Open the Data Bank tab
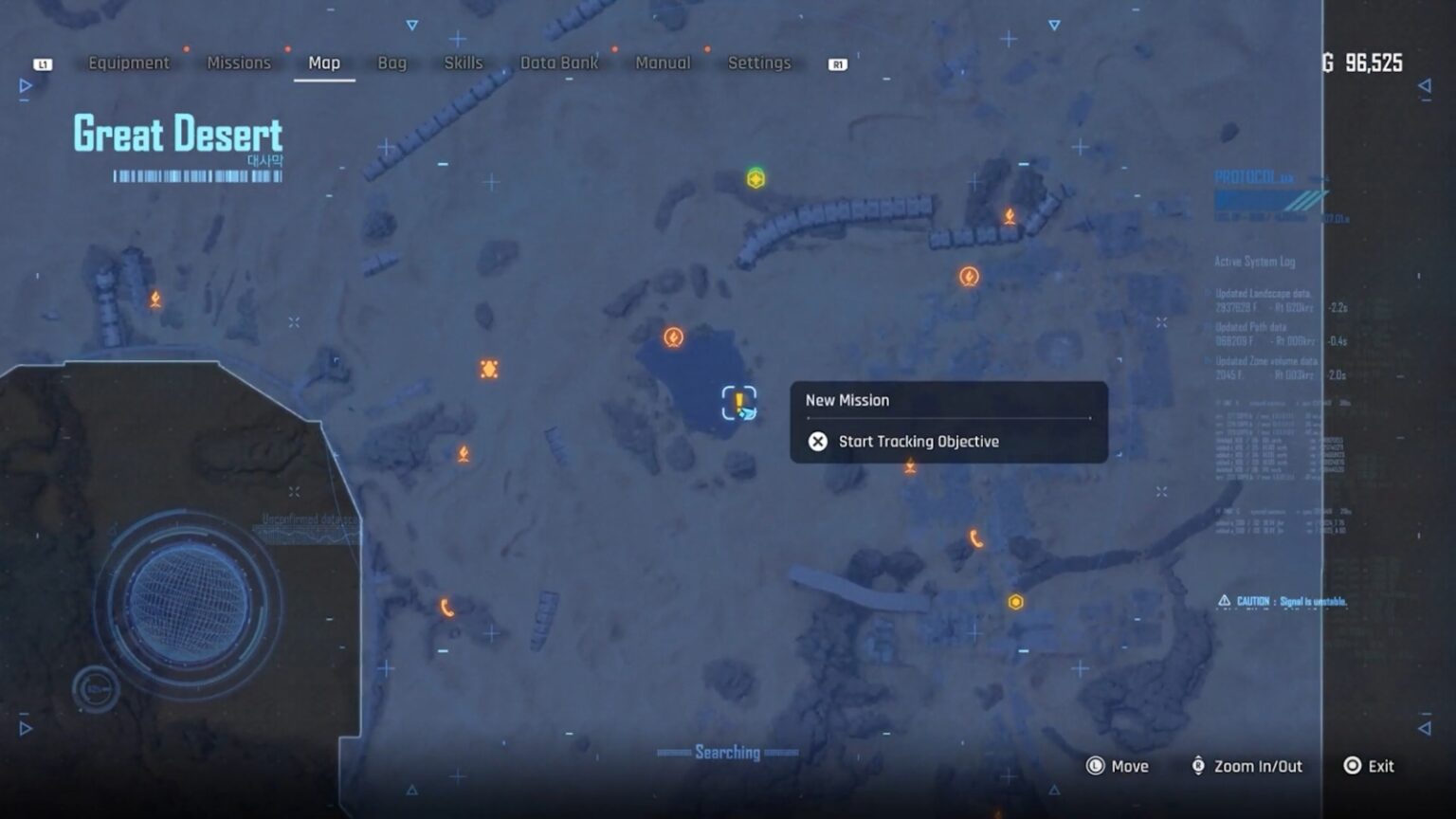The image size is (1456, 819). coord(558,63)
